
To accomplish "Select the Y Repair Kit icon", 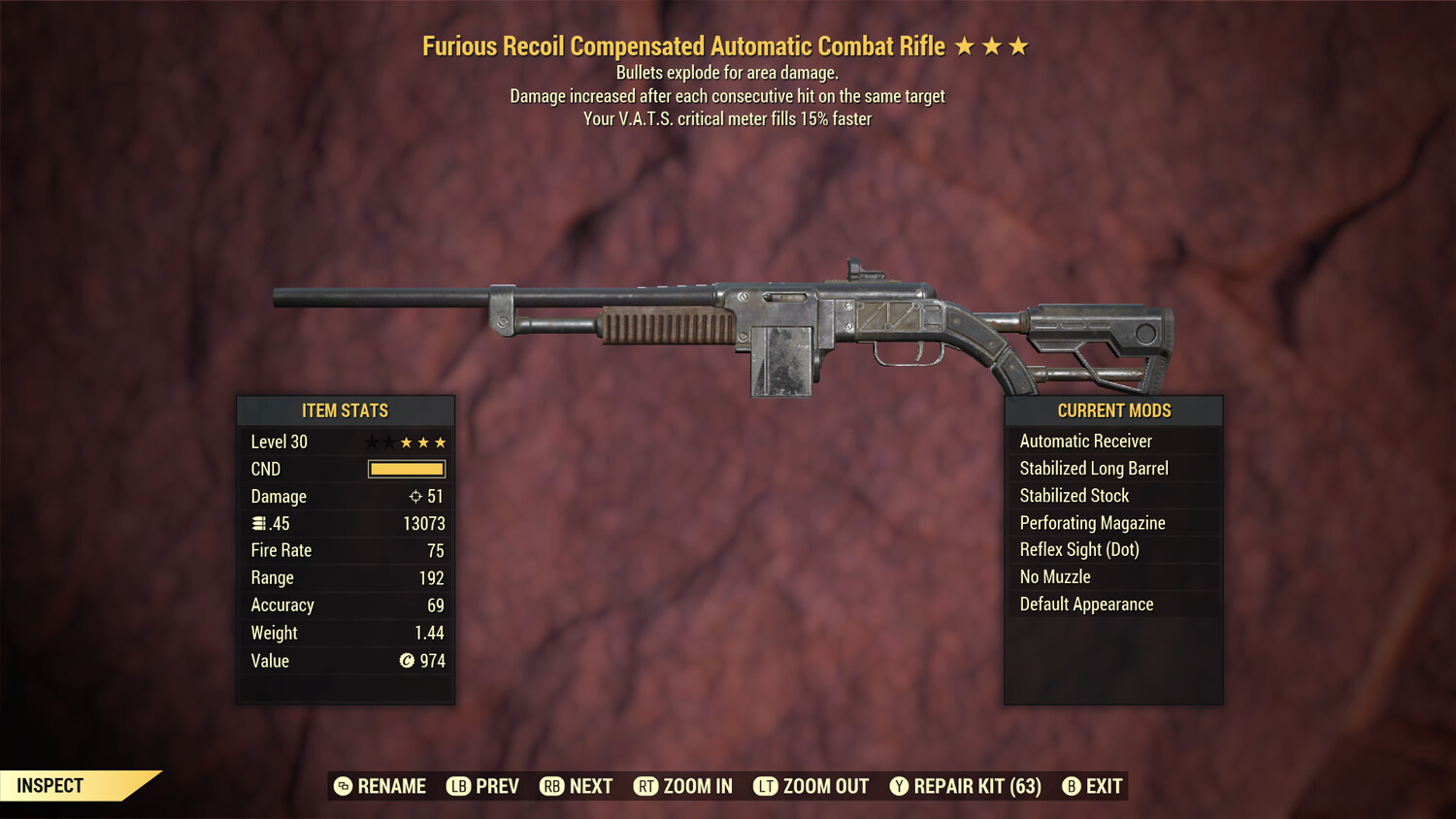I will [x=898, y=786].
